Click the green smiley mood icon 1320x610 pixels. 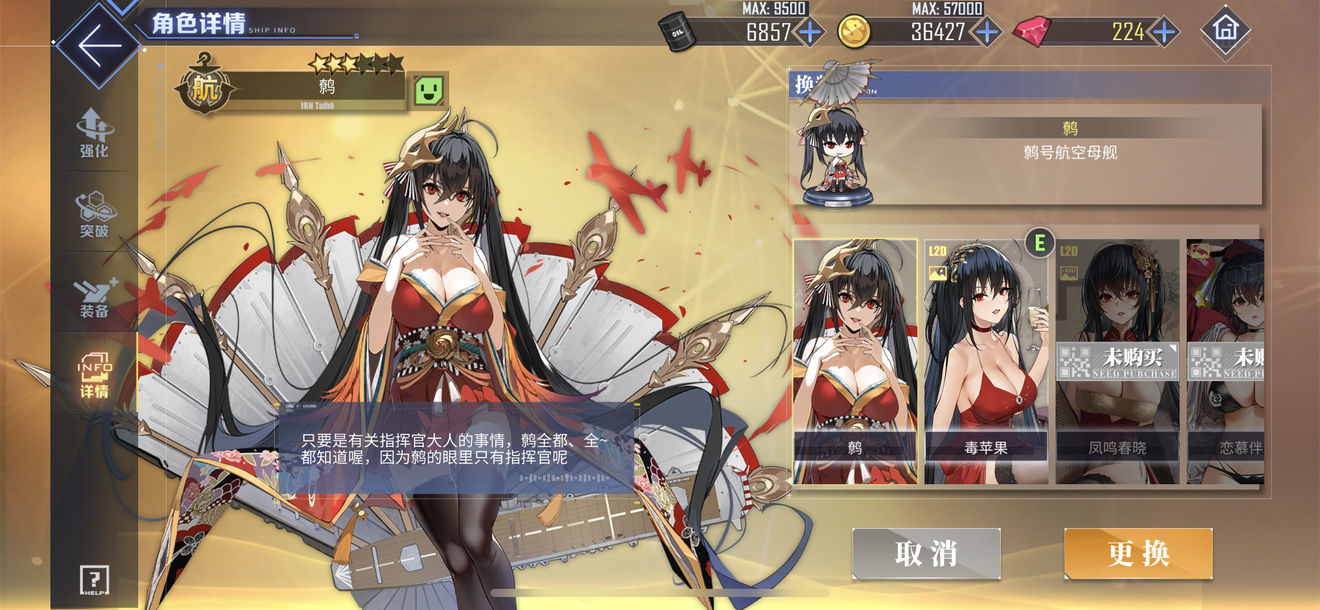(x=431, y=90)
